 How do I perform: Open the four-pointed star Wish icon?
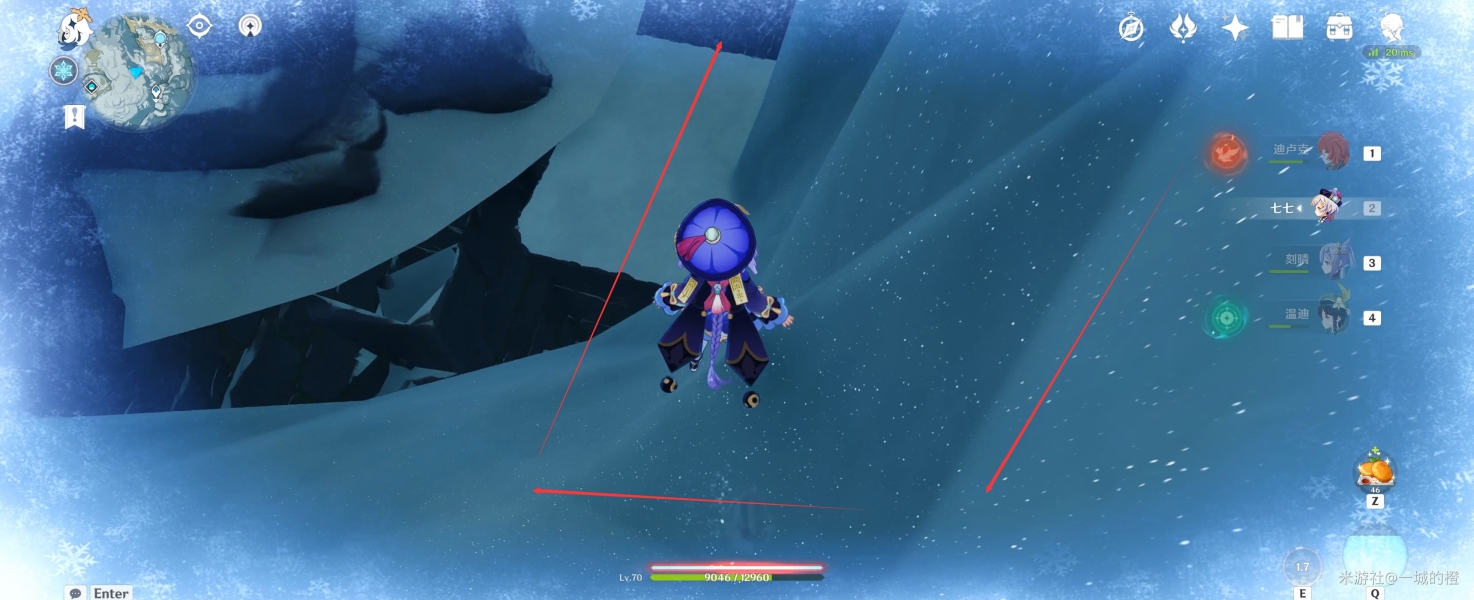point(1235,28)
